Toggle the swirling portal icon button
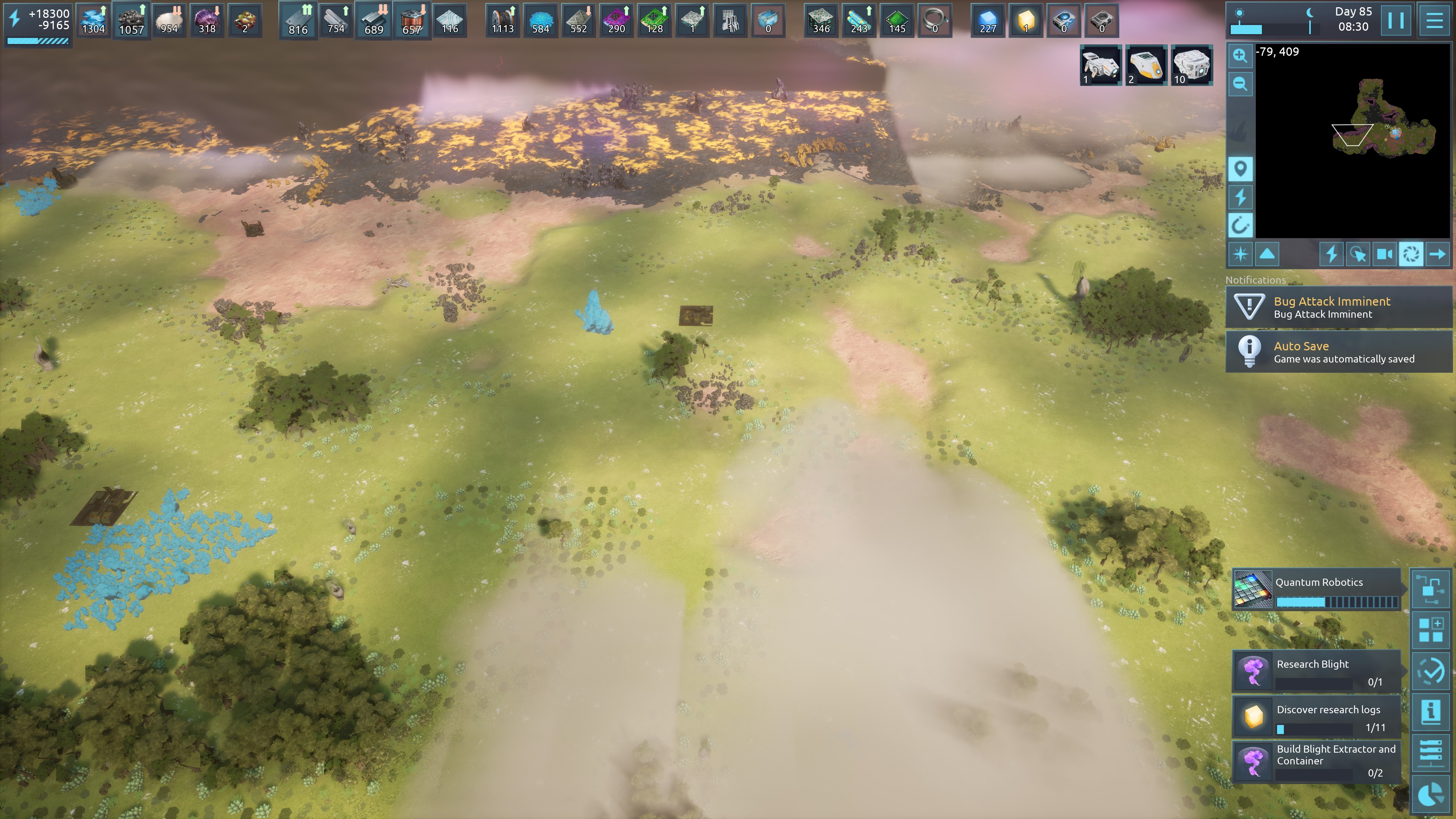Screen dimensions: 1456x819 tap(1411, 254)
